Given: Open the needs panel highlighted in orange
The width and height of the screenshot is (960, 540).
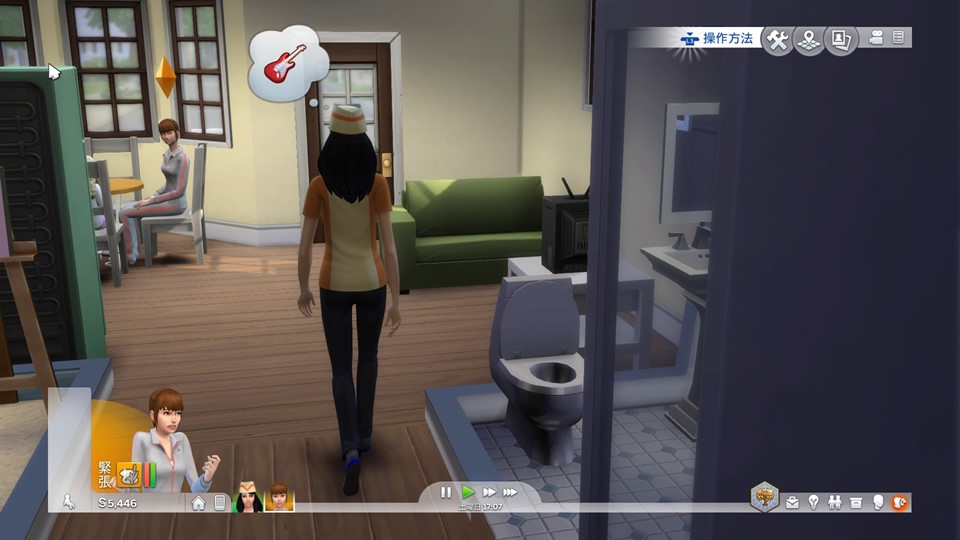Looking at the screenshot, I should point(899,502).
